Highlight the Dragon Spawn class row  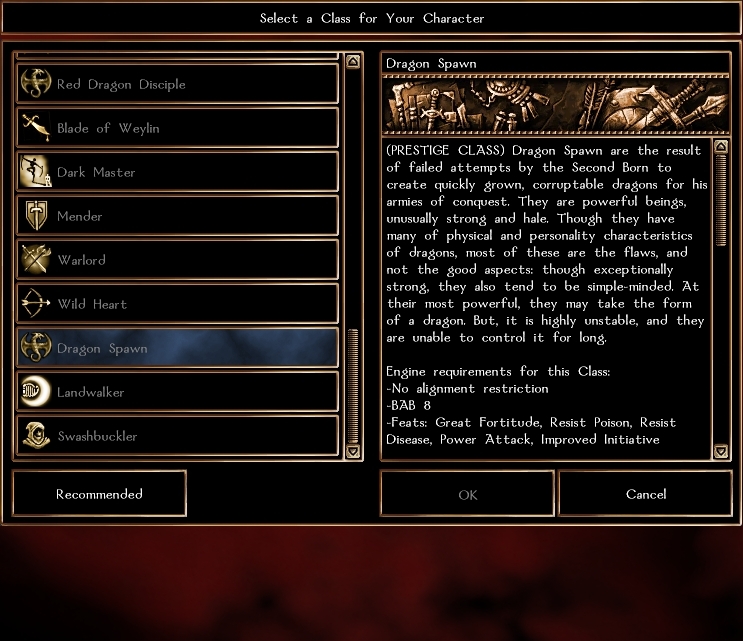[178, 348]
